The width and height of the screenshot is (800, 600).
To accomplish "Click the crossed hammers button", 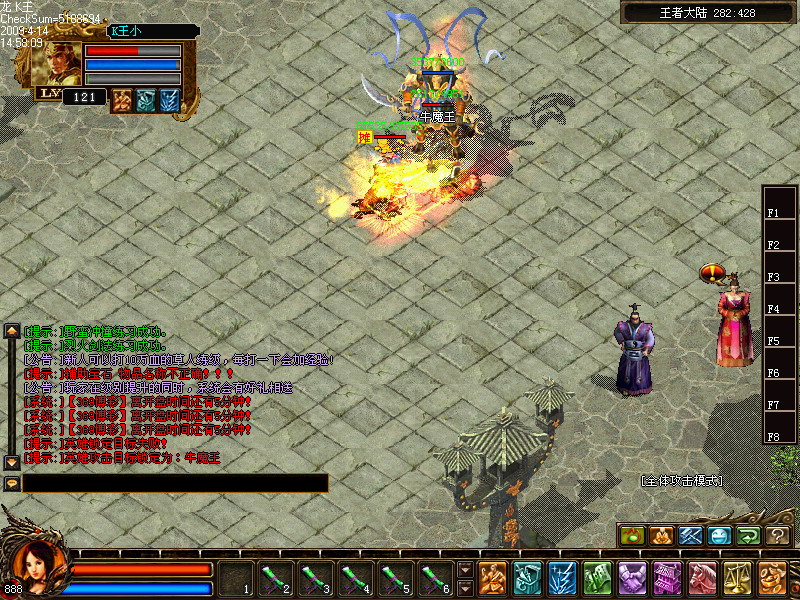I will tap(690, 536).
